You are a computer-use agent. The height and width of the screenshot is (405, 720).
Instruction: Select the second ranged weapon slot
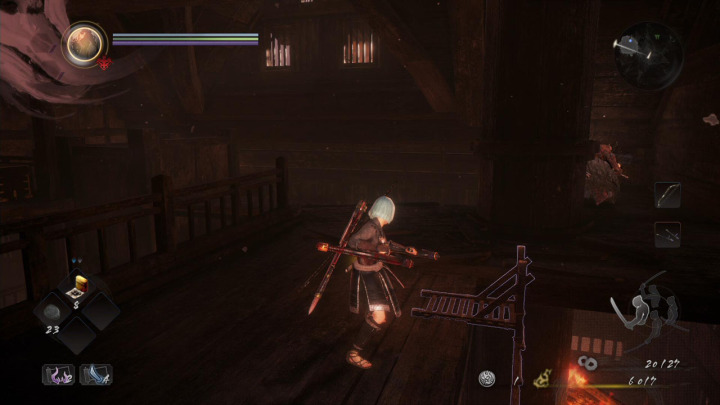[x=667, y=235]
